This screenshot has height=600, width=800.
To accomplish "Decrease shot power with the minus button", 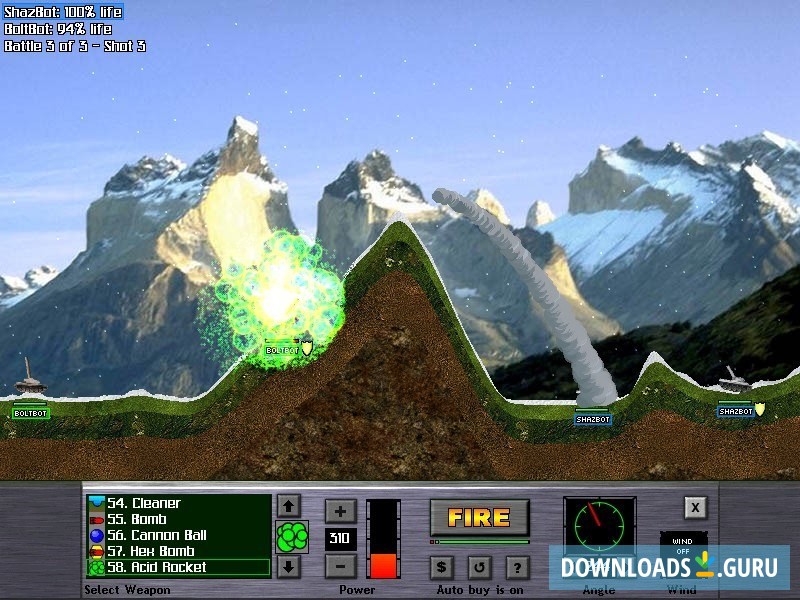I will click(x=340, y=567).
